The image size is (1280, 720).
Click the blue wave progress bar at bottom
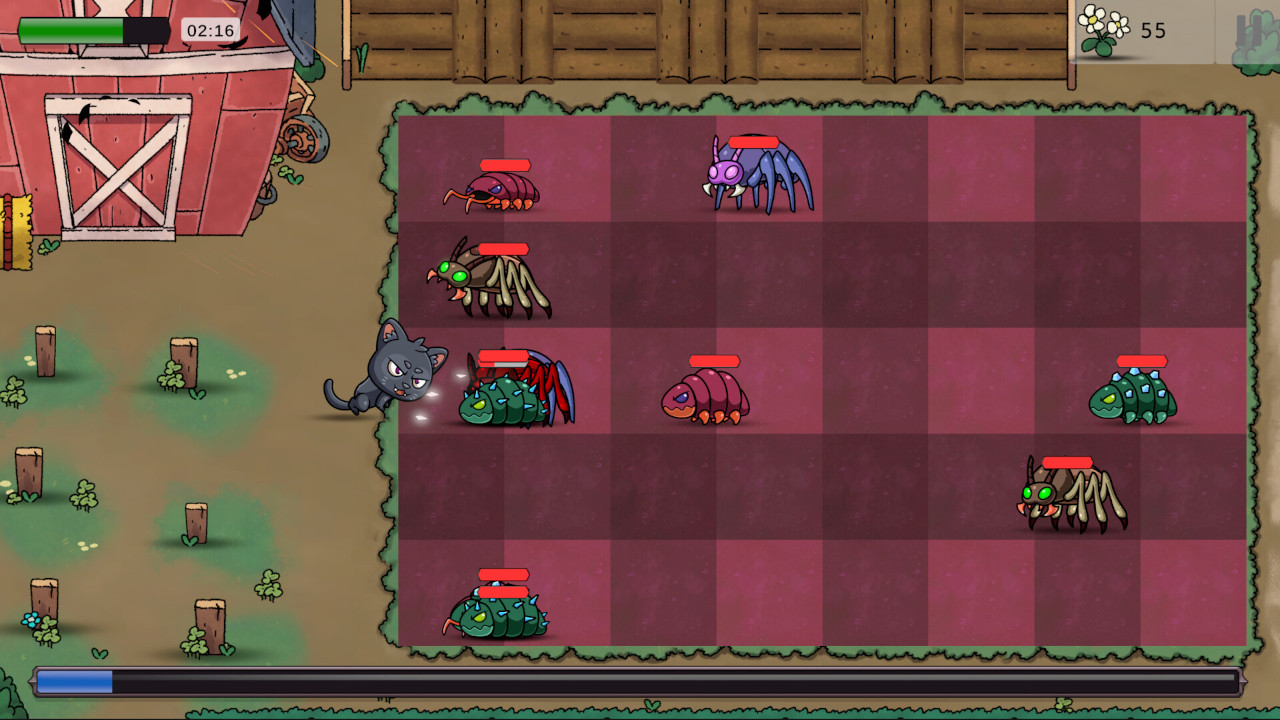point(75,680)
